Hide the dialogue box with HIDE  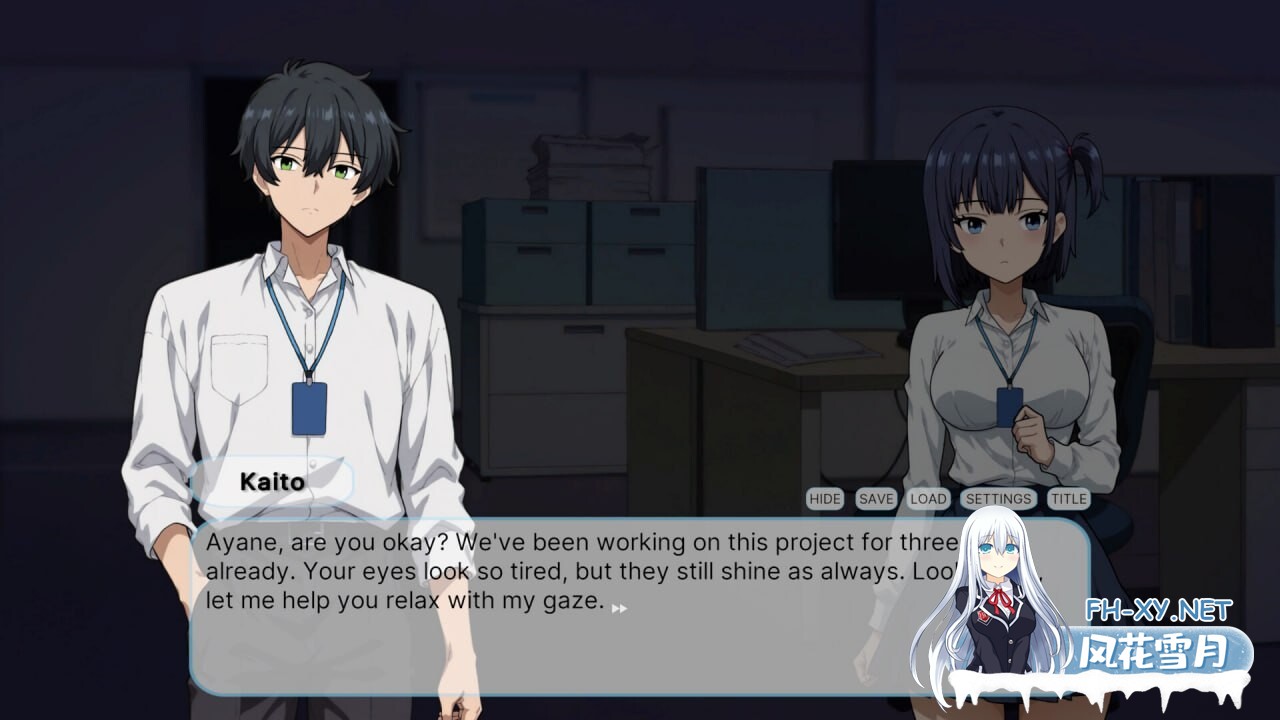pyautogui.click(x=824, y=499)
